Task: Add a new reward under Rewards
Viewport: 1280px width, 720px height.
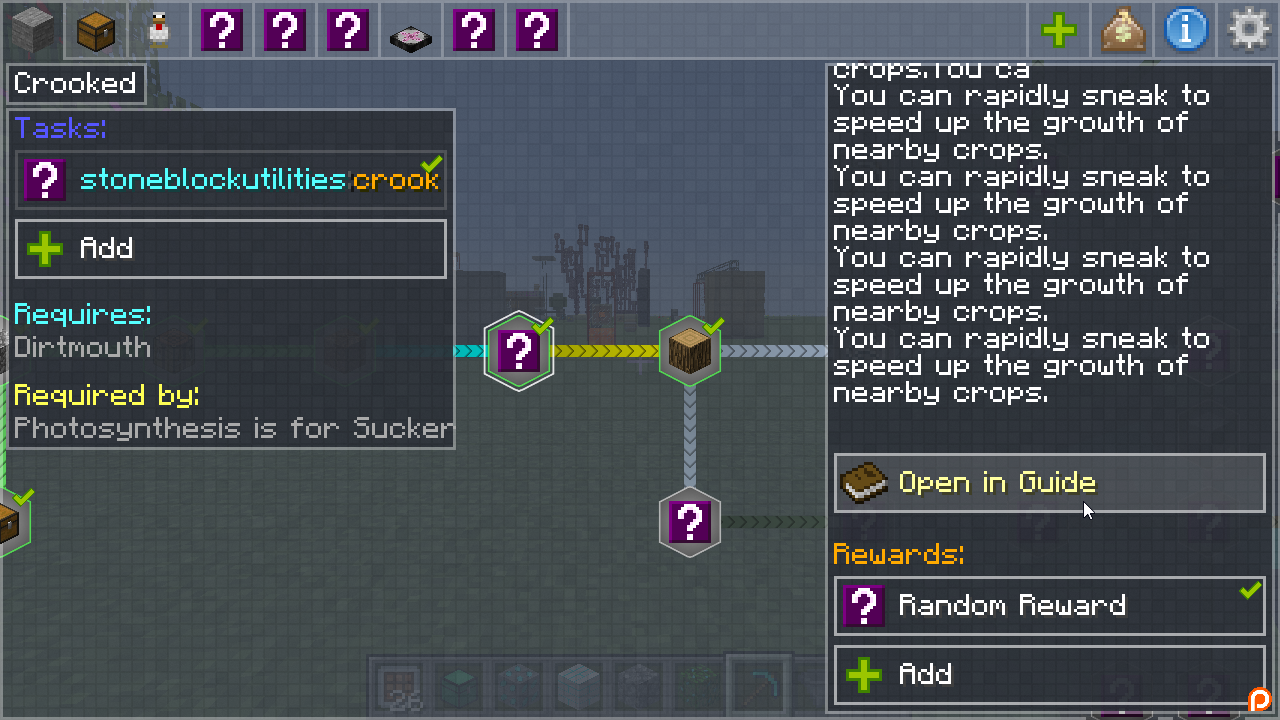Action: click(1049, 674)
